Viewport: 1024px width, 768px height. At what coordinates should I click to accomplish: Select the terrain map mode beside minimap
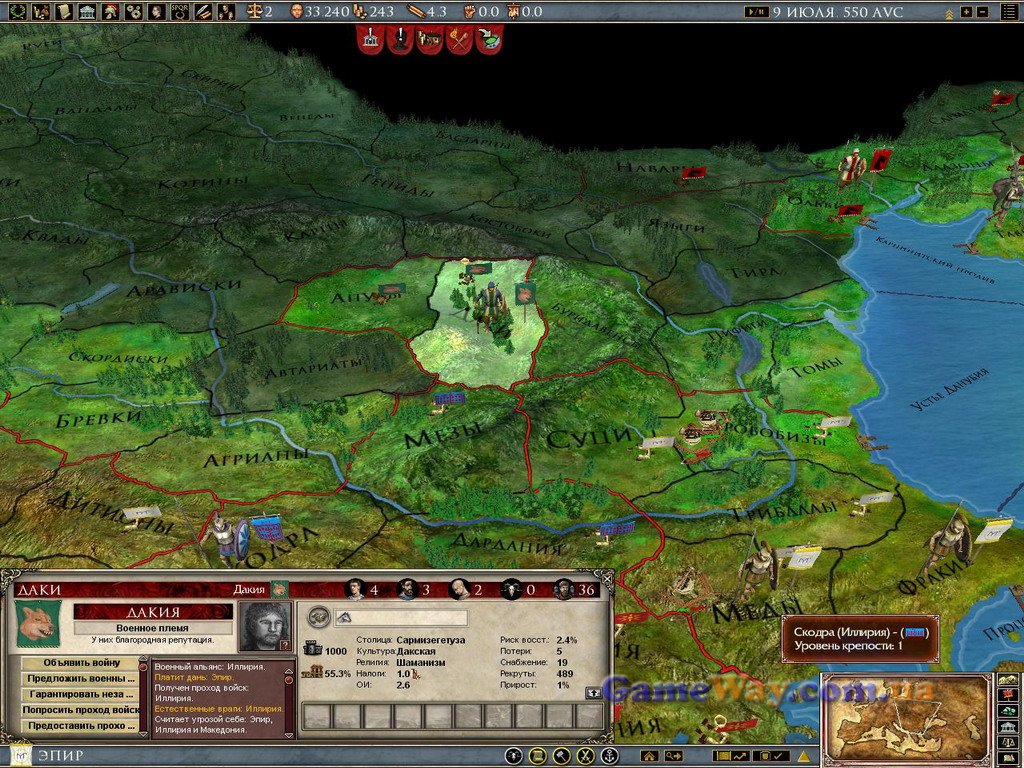pyautogui.click(x=1008, y=681)
